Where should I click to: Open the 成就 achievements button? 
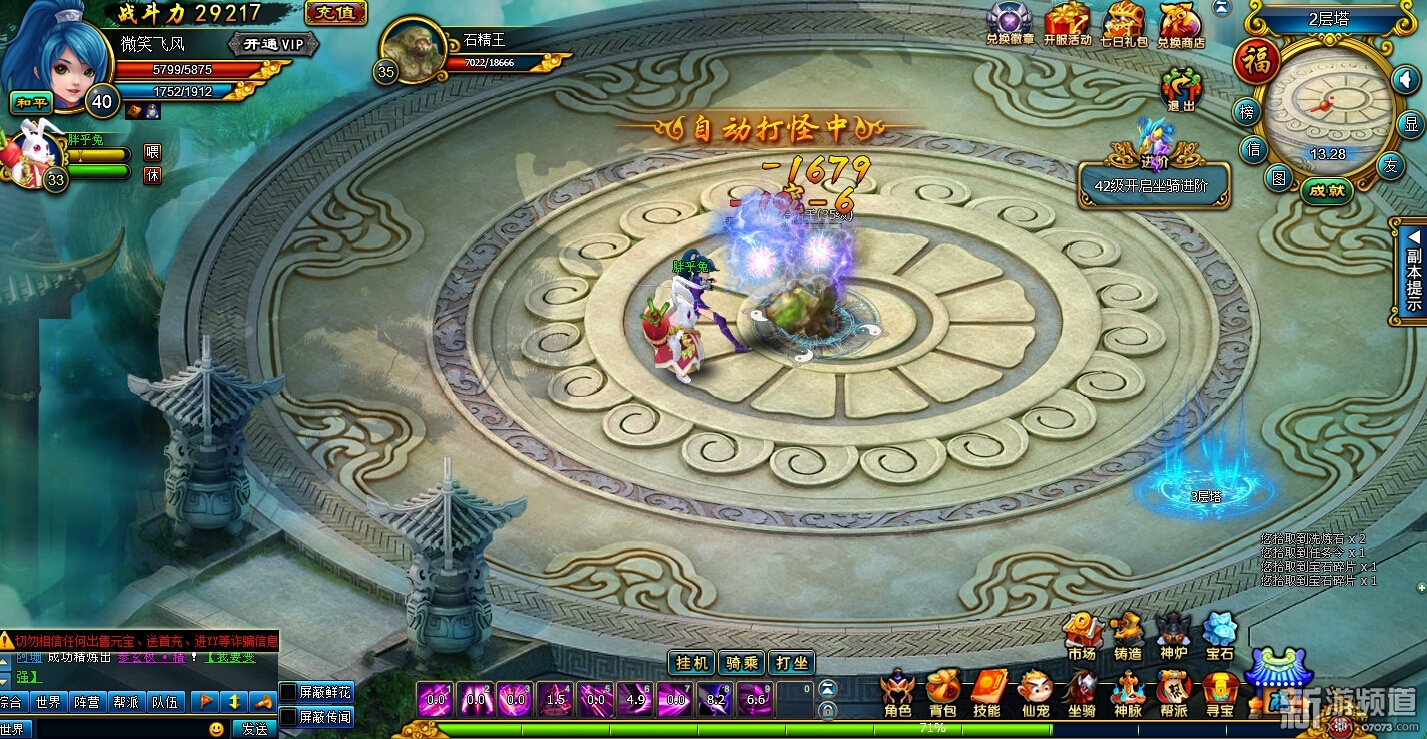1327,190
